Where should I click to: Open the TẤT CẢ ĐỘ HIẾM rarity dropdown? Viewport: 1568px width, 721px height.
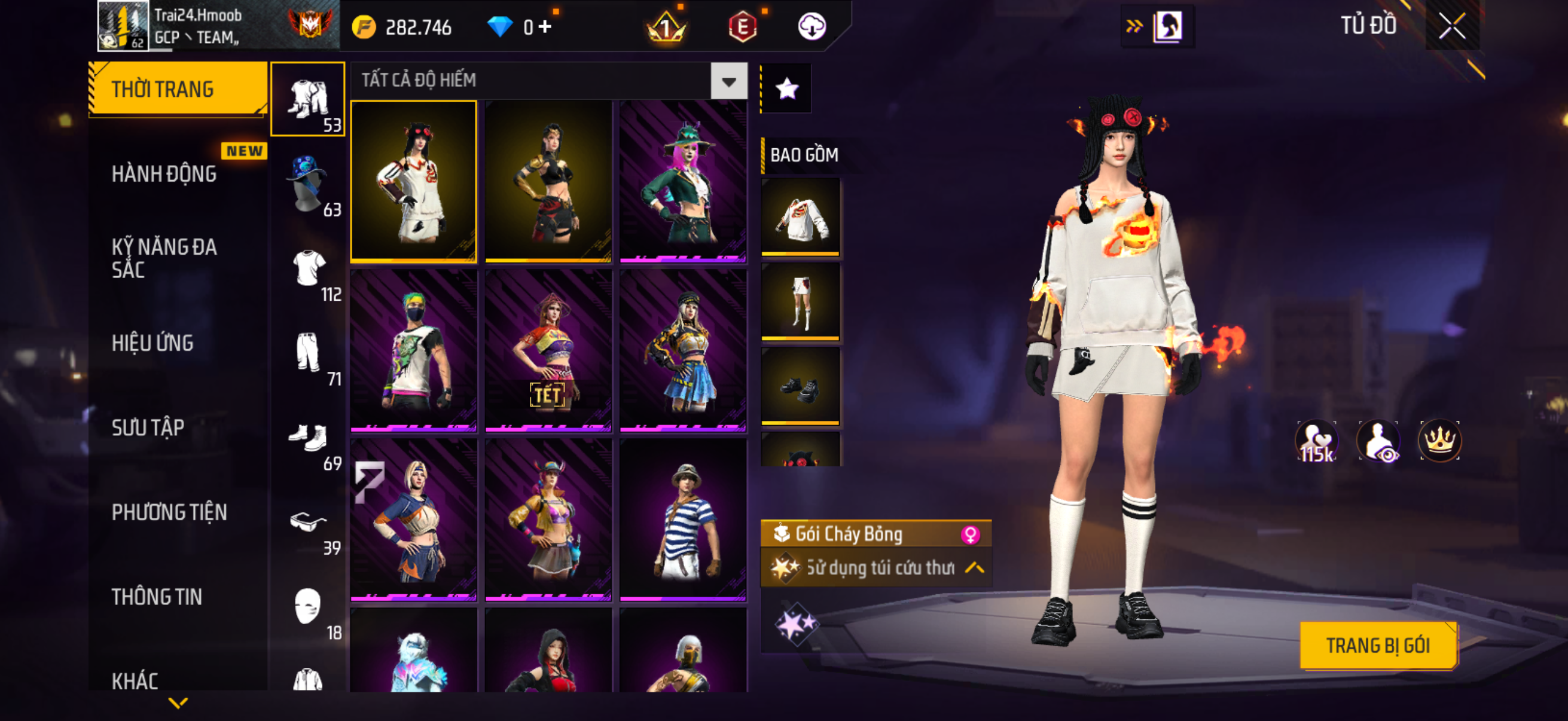pos(728,81)
